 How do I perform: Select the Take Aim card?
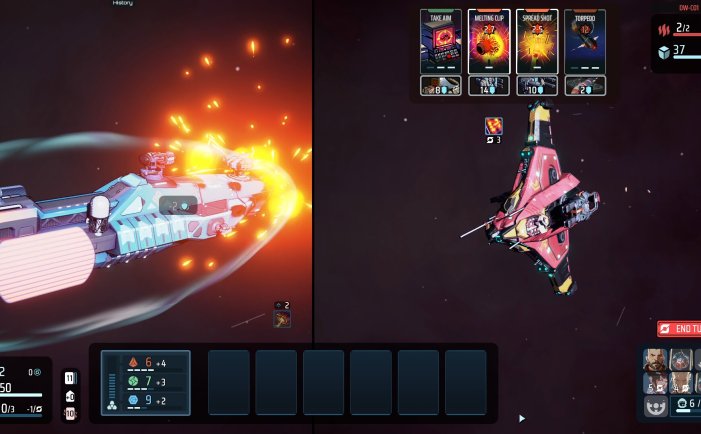440,42
